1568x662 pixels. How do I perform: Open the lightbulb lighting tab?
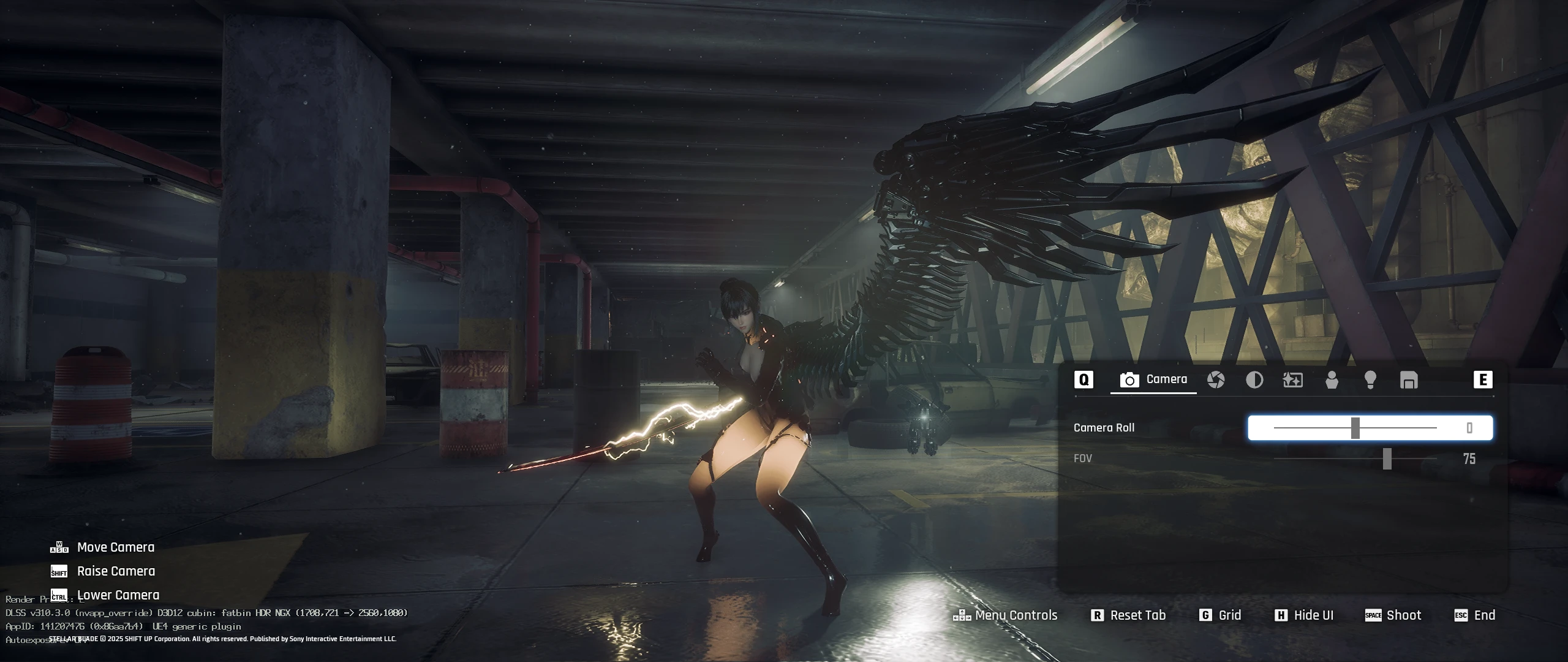tap(1370, 380)
